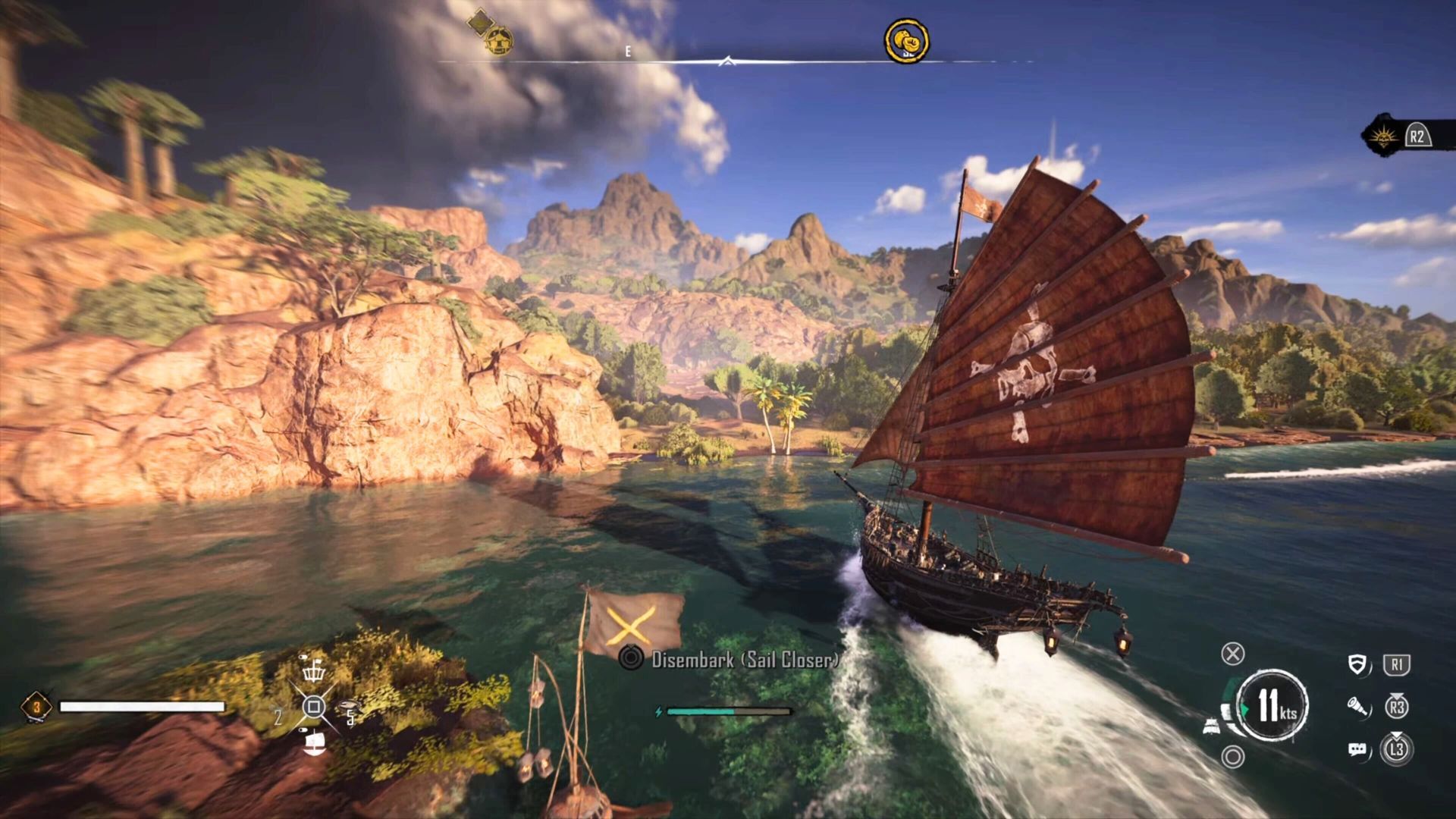The image size is (1456, 819).
Task: Toggle the R3 spyglass view control
Action: [1398, 708]
